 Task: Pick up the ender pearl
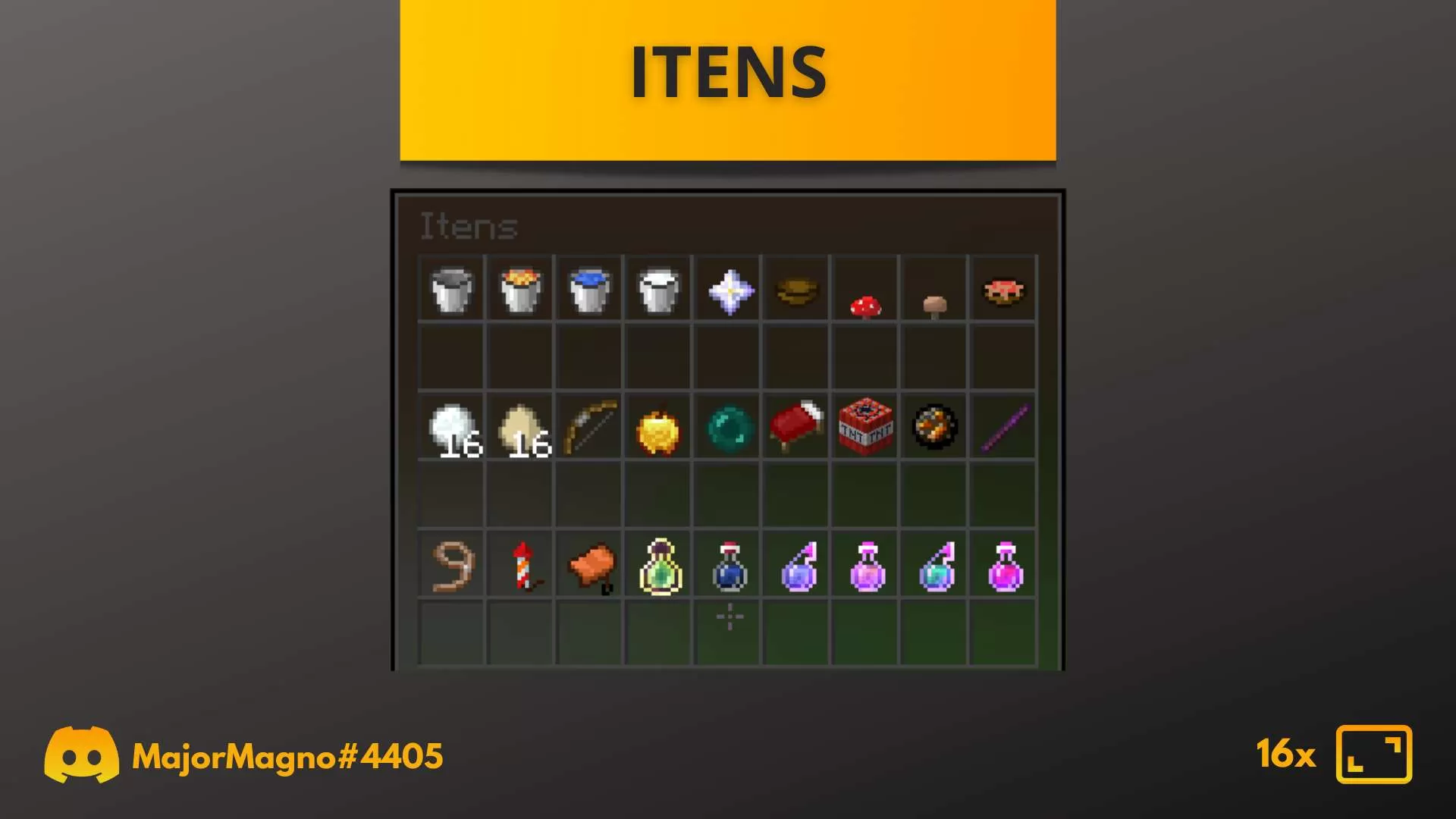click(x=728, y=428)
